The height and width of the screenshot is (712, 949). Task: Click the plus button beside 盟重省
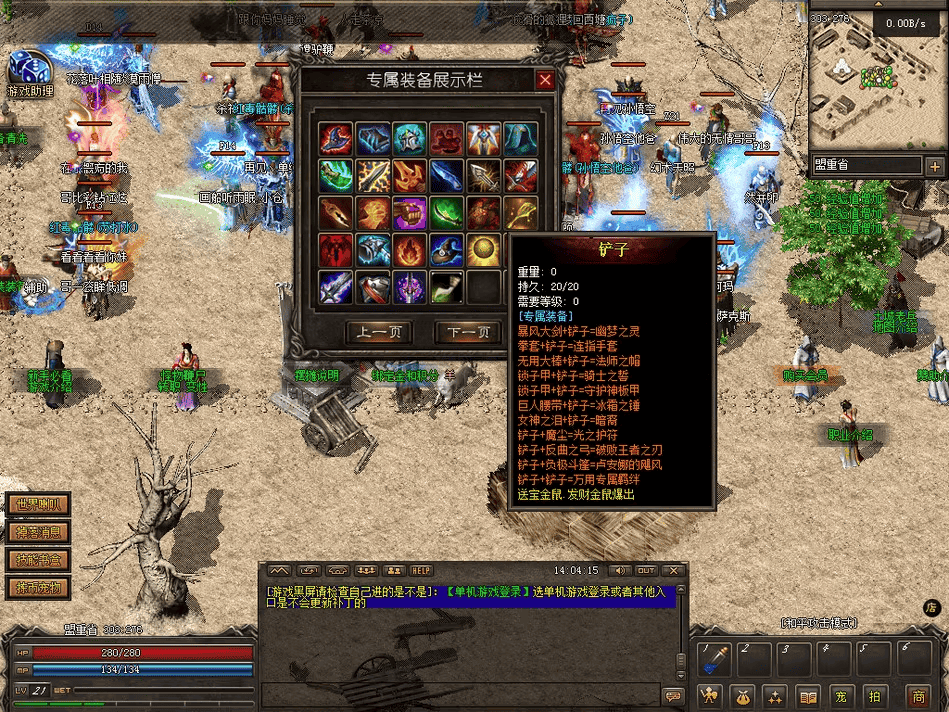coord(935,166)
